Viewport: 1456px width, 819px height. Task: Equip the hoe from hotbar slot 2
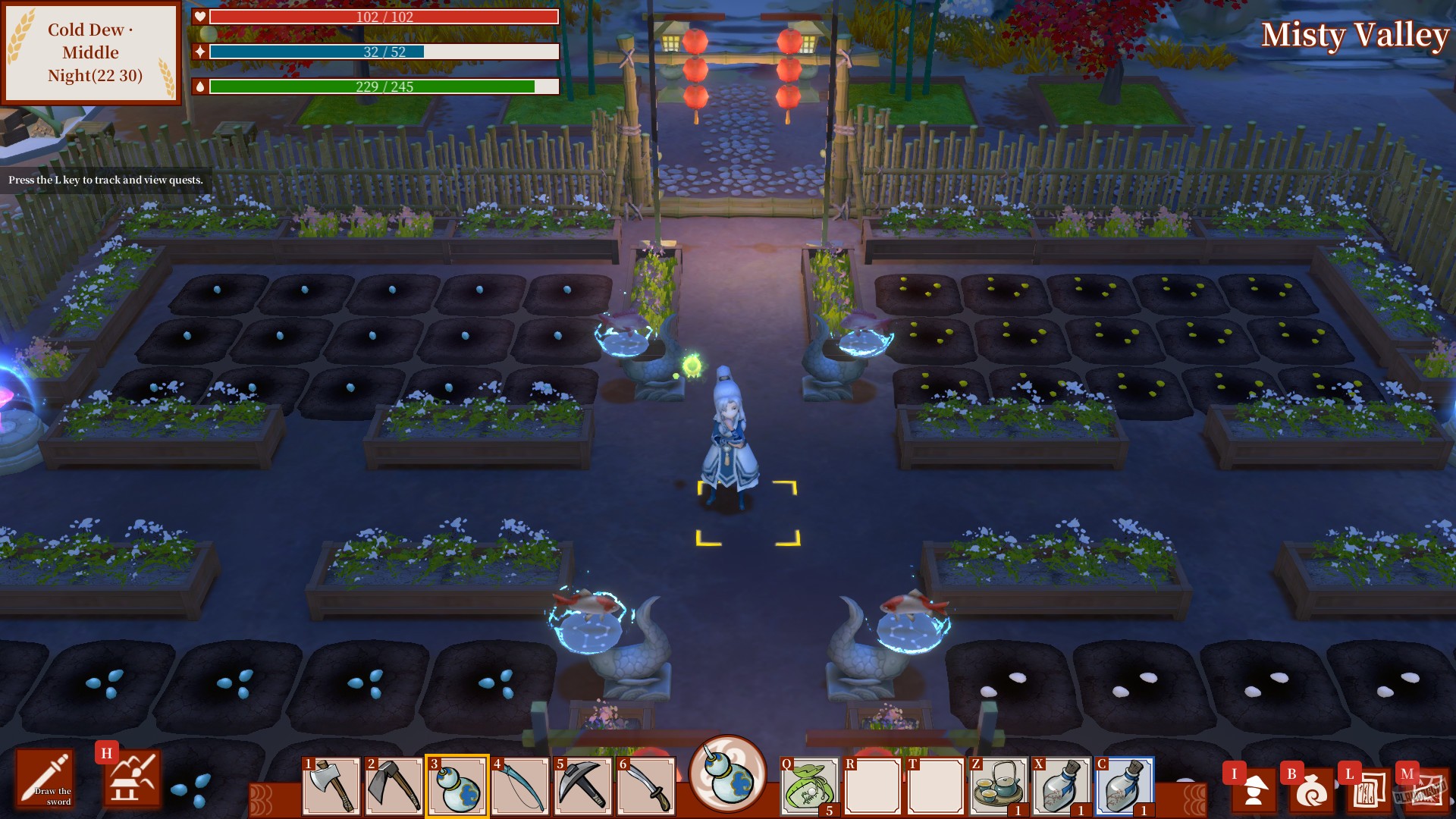[x=395, y=790]
